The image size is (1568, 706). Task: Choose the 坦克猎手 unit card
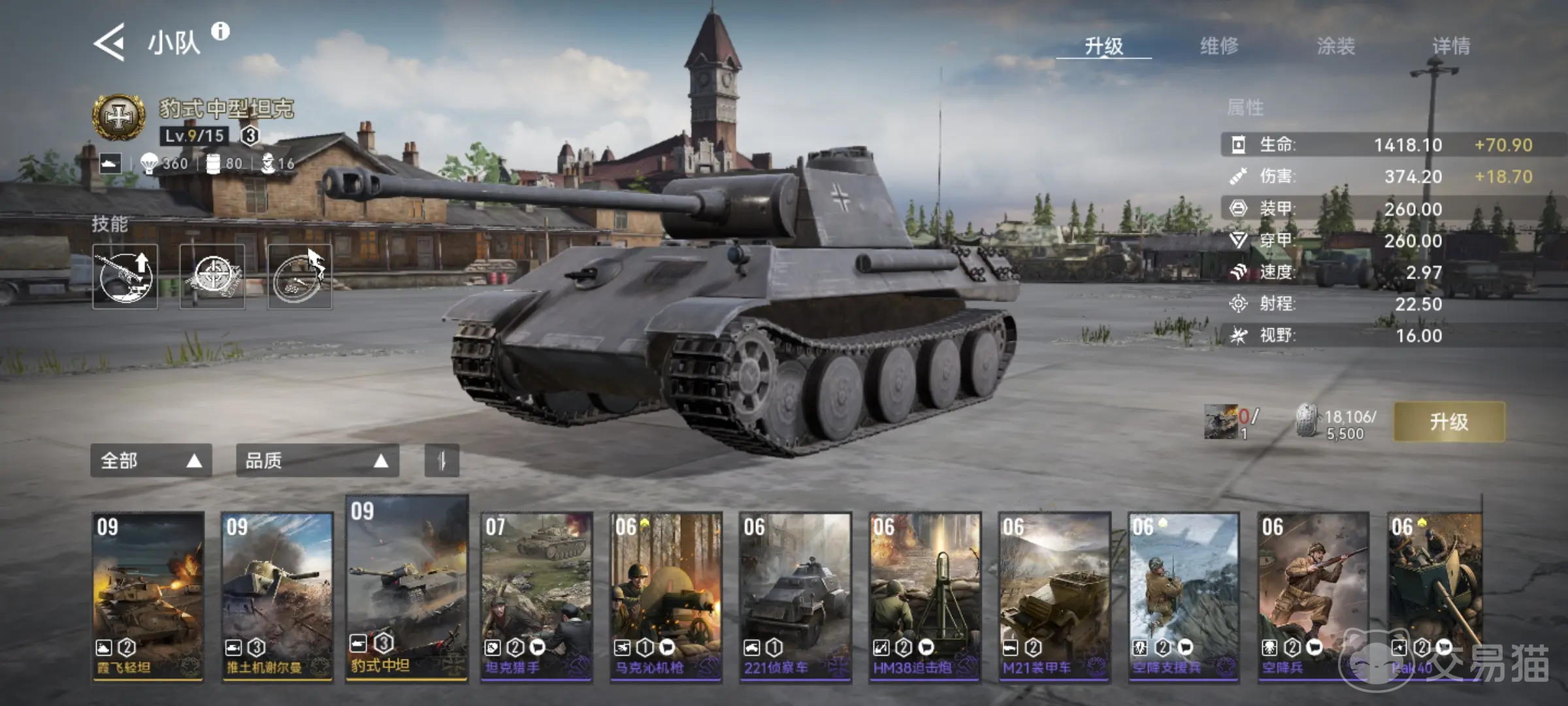pos(536,596)
